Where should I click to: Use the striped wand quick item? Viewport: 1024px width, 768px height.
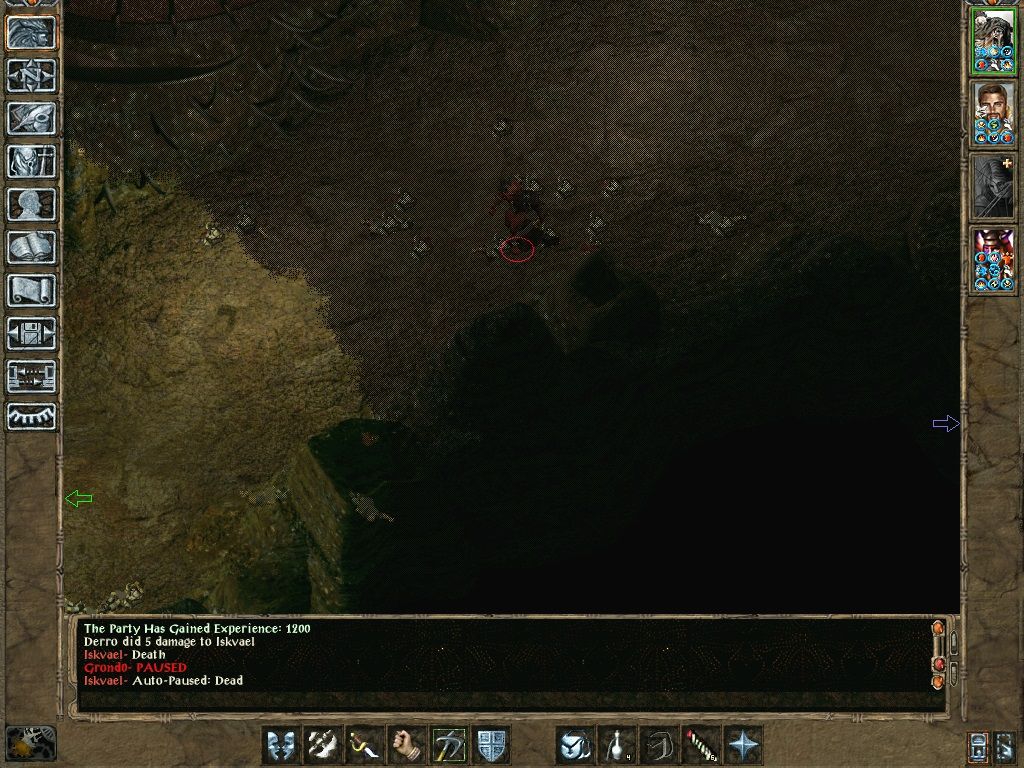pyautogui.click(x=701, y=745)
